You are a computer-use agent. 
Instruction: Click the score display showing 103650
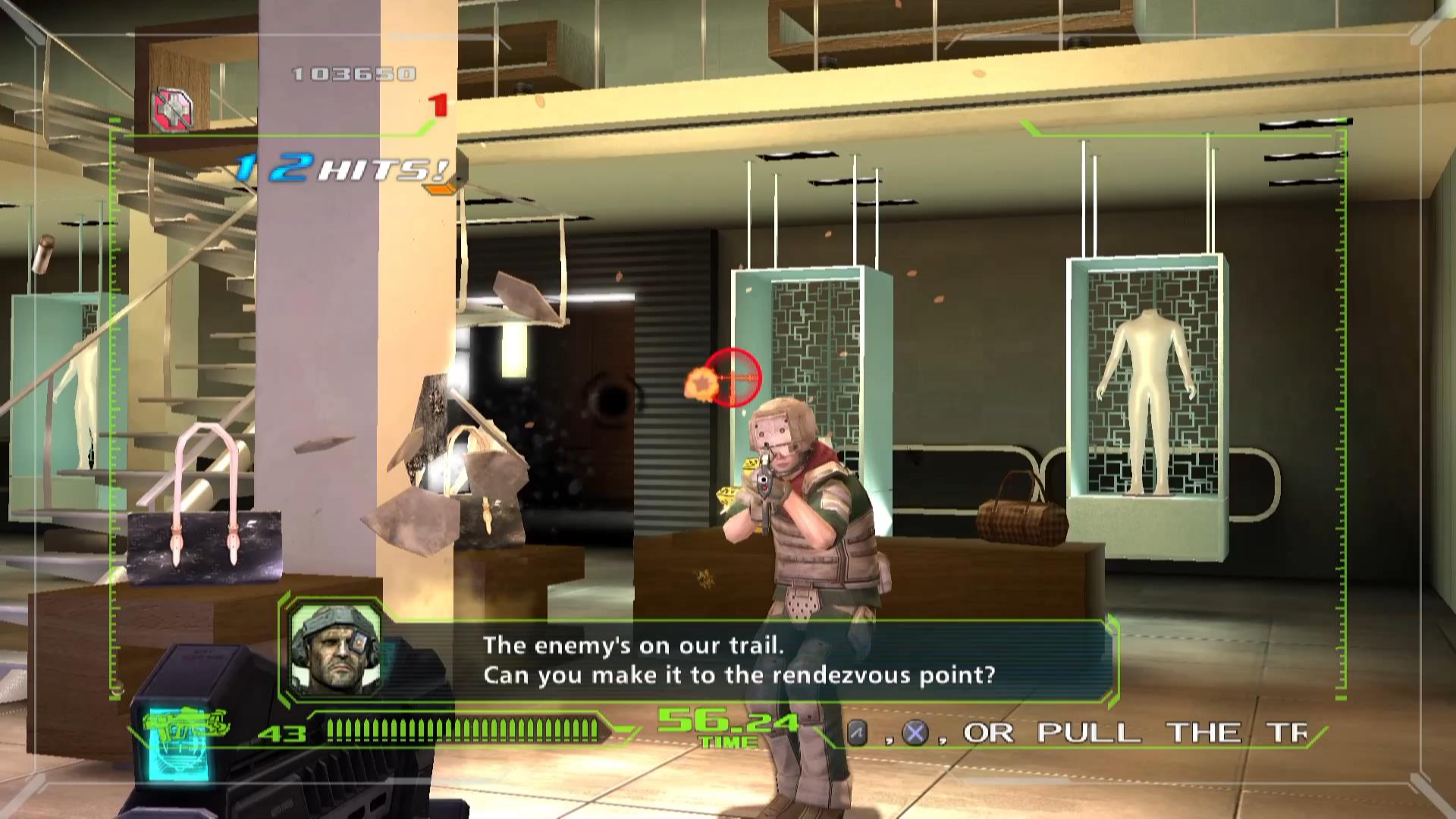353,74
